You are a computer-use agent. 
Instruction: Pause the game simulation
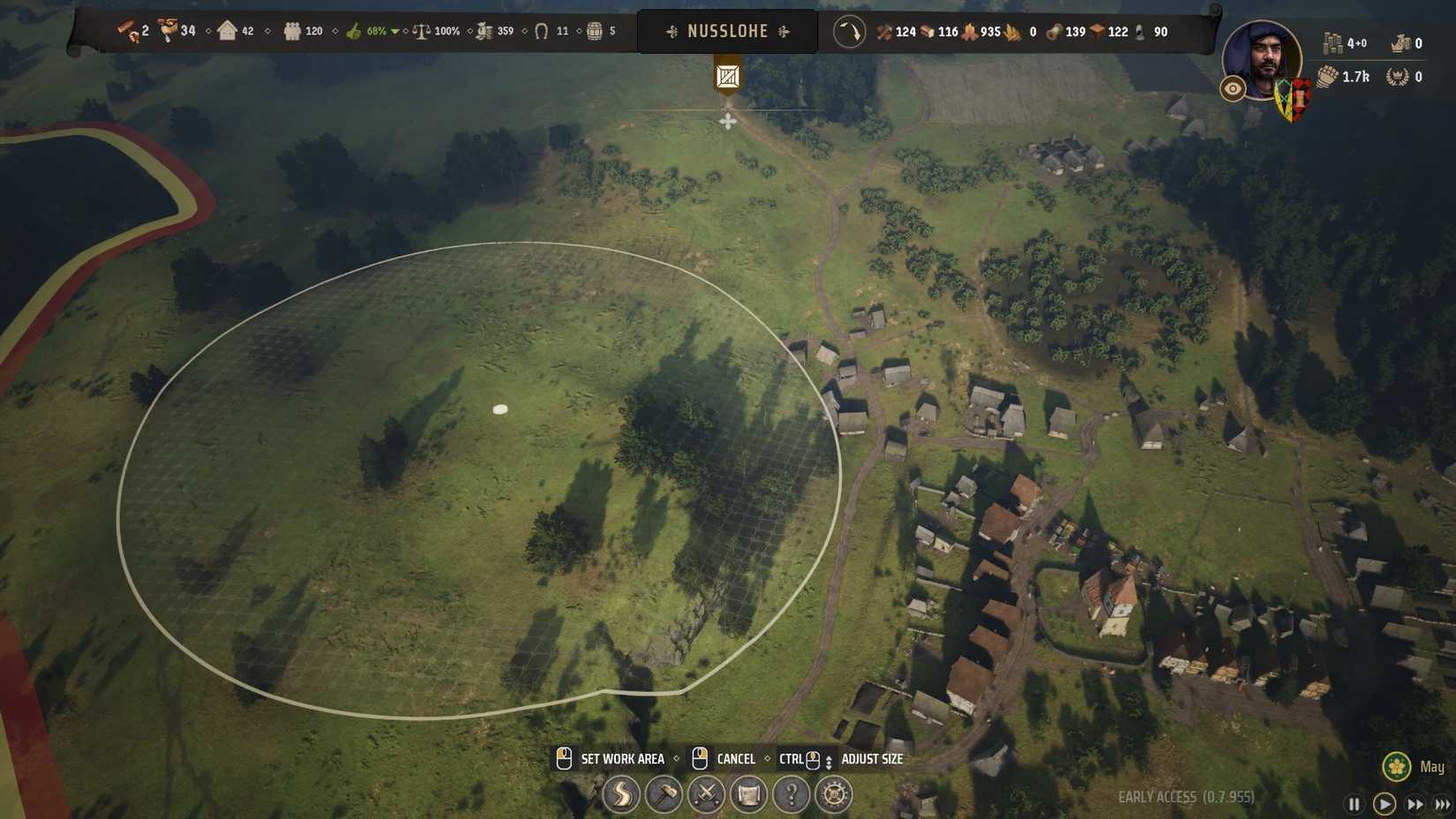1355,804
